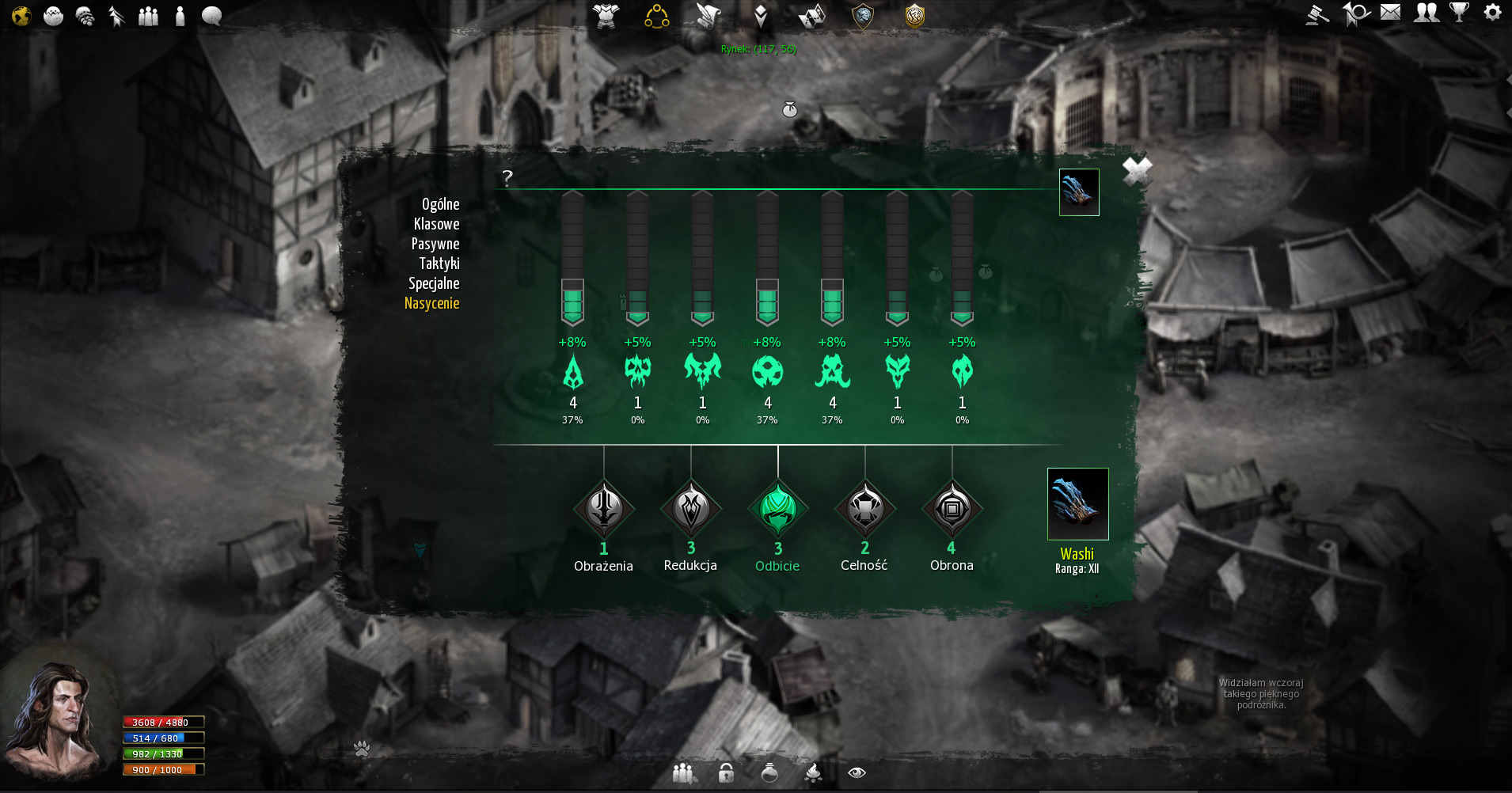Close the skills panel with the X
Screen dimensions: 1512x793
click(1137, 171)
